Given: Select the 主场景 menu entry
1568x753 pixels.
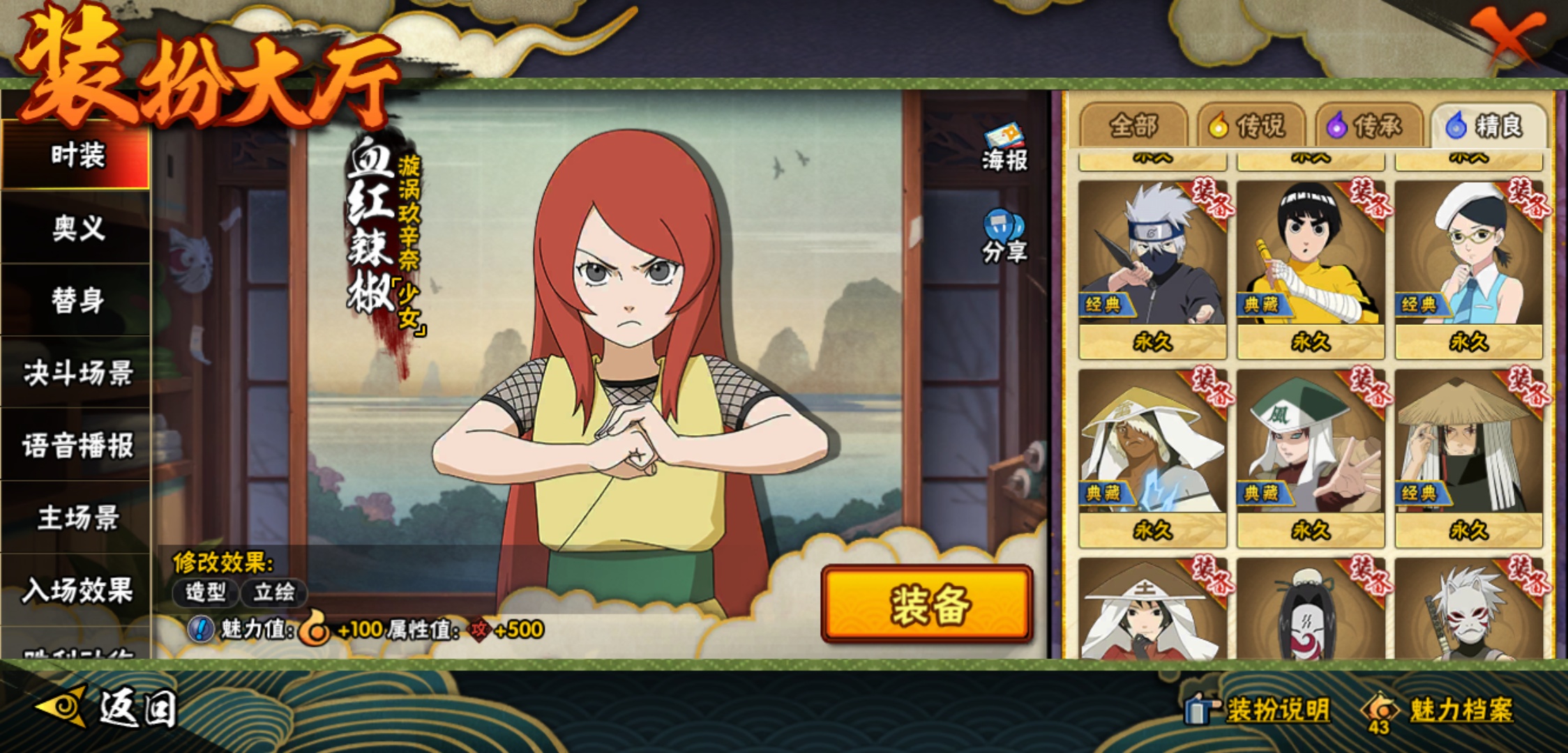Looking at the screenshot, I should [77, 518].
